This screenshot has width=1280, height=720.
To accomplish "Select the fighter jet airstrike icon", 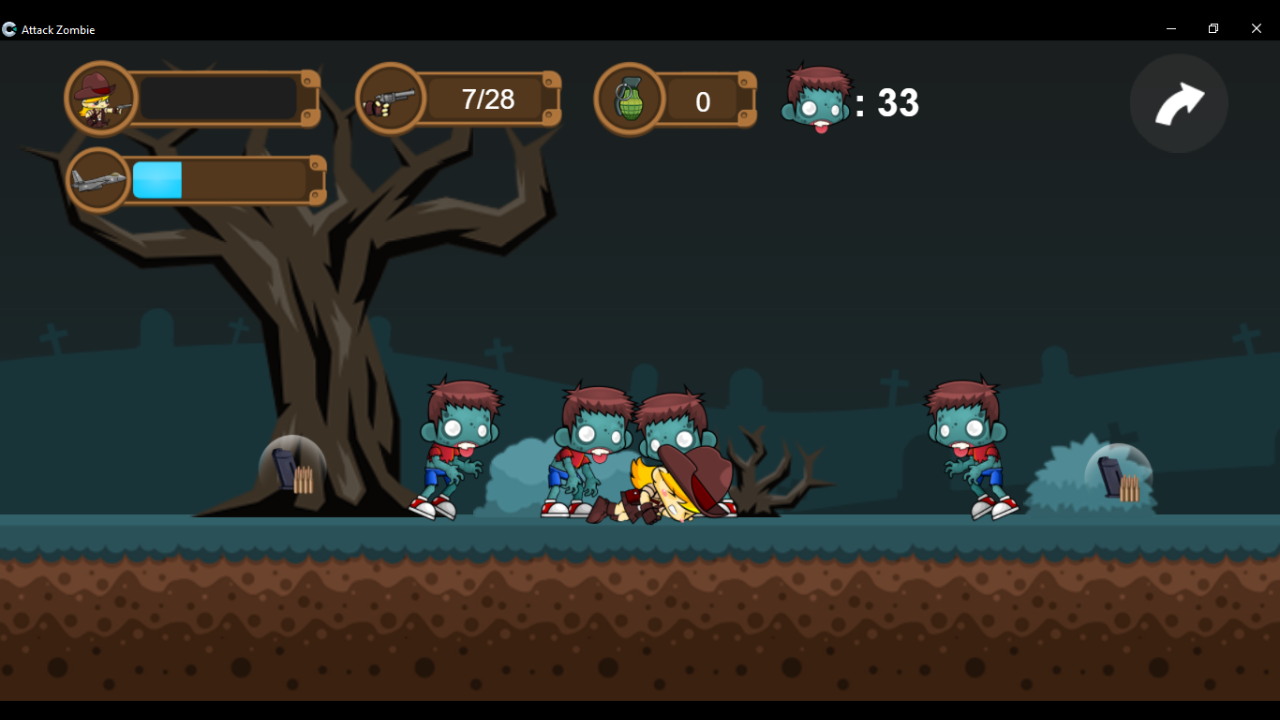I will [x=98, y=178].
